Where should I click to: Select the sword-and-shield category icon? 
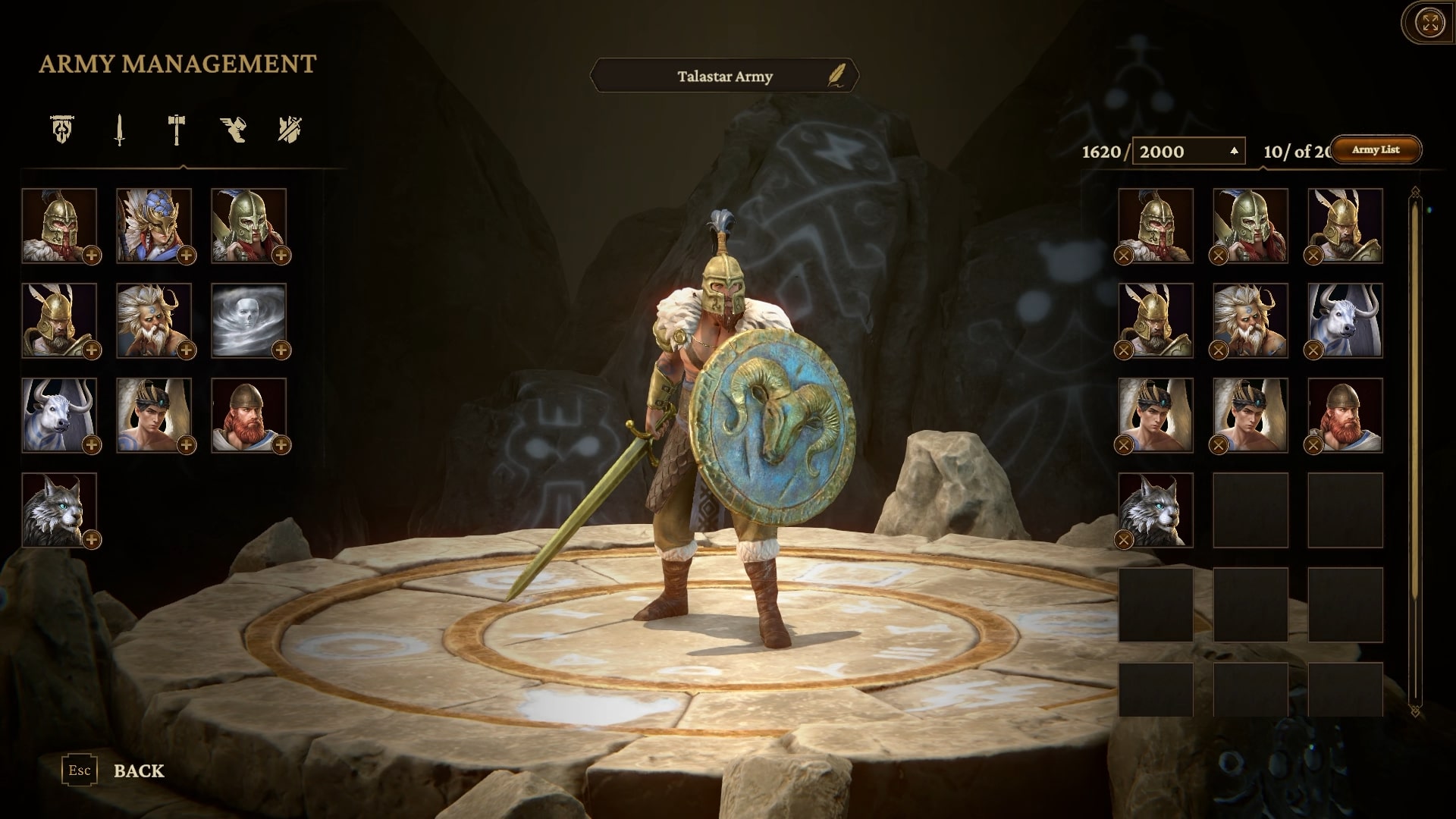[288, 130]
